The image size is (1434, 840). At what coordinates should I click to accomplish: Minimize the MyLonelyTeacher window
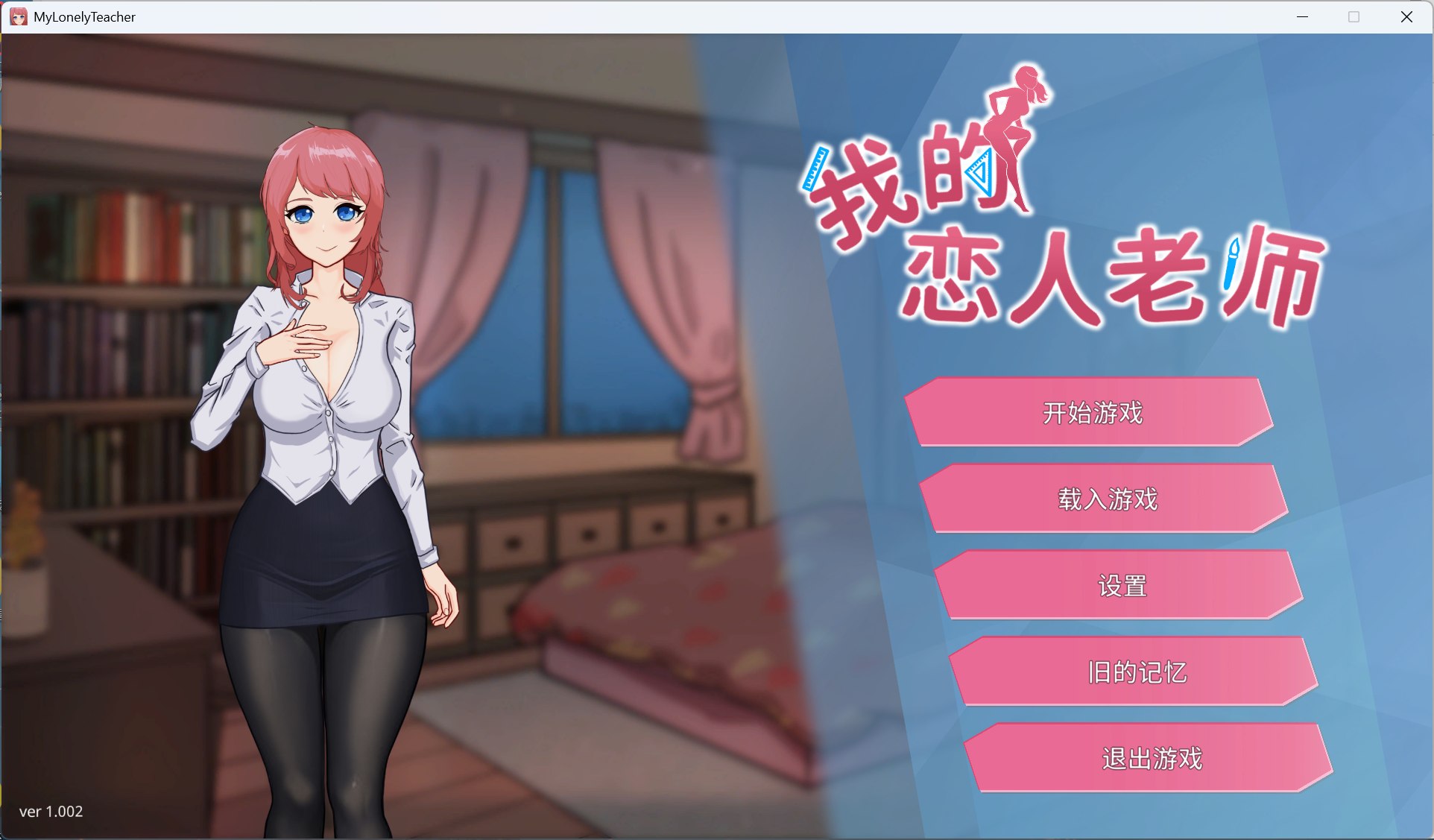[x=1303, y=16]
